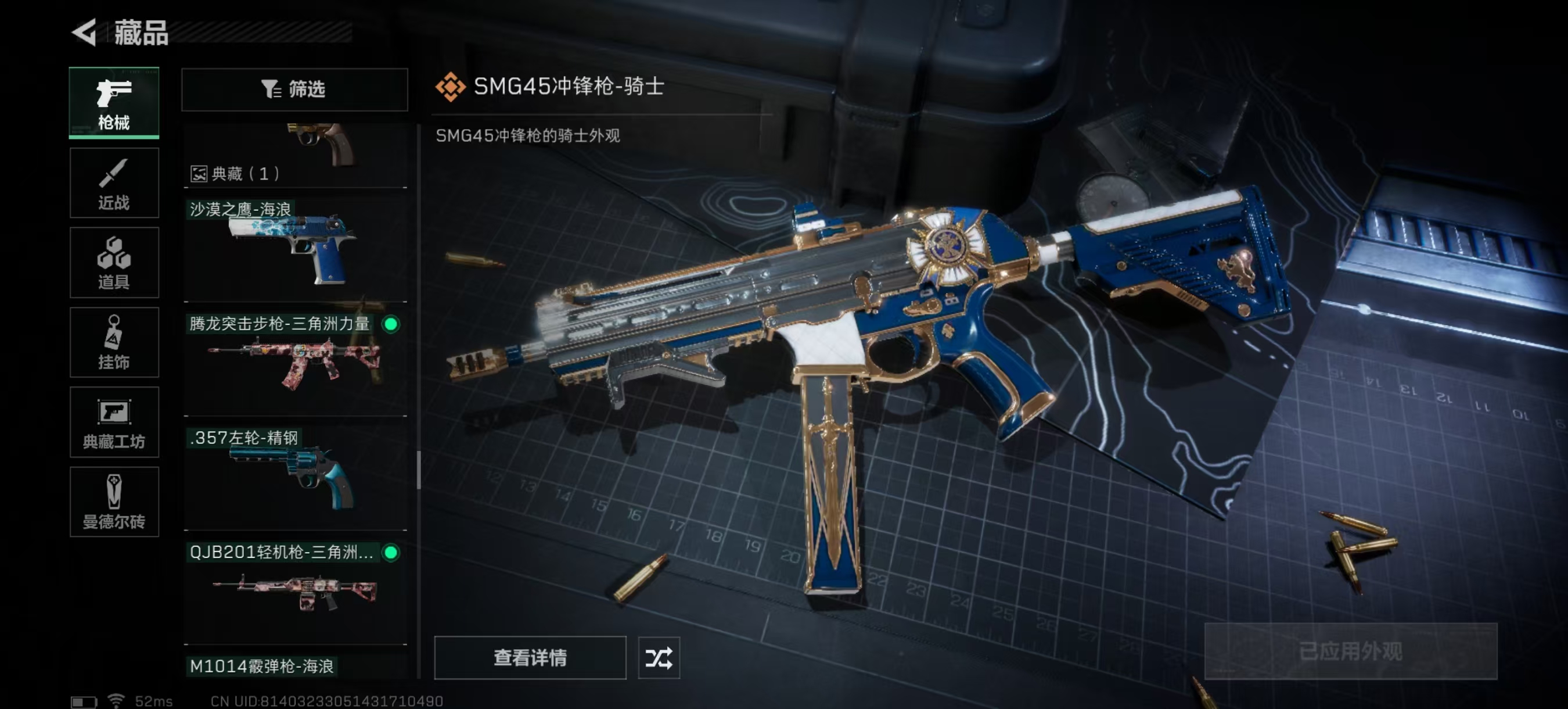The height and width of the screenshot is (709, 1568).
Task: Click the 查看详情 view details button
Action: [530, 657]
